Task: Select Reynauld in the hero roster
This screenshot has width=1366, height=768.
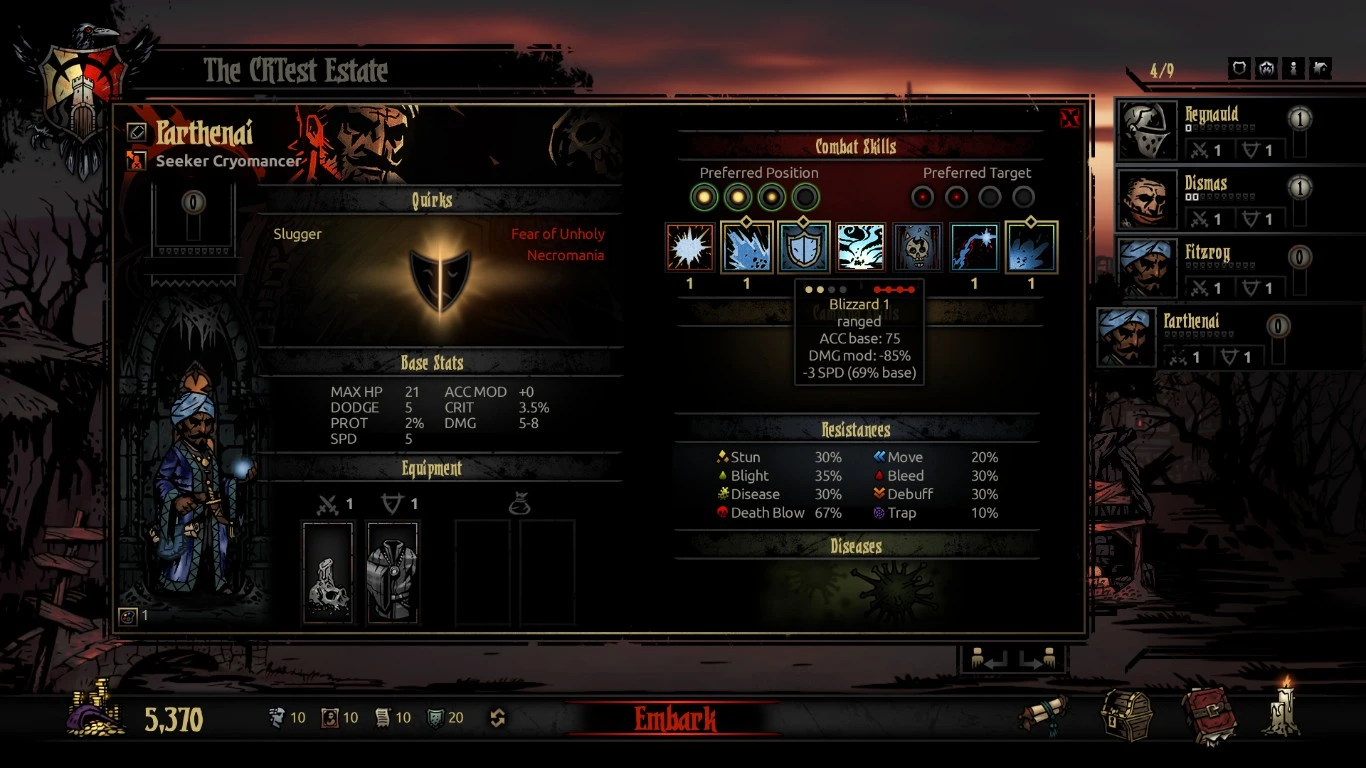Action: [1212, 131]
